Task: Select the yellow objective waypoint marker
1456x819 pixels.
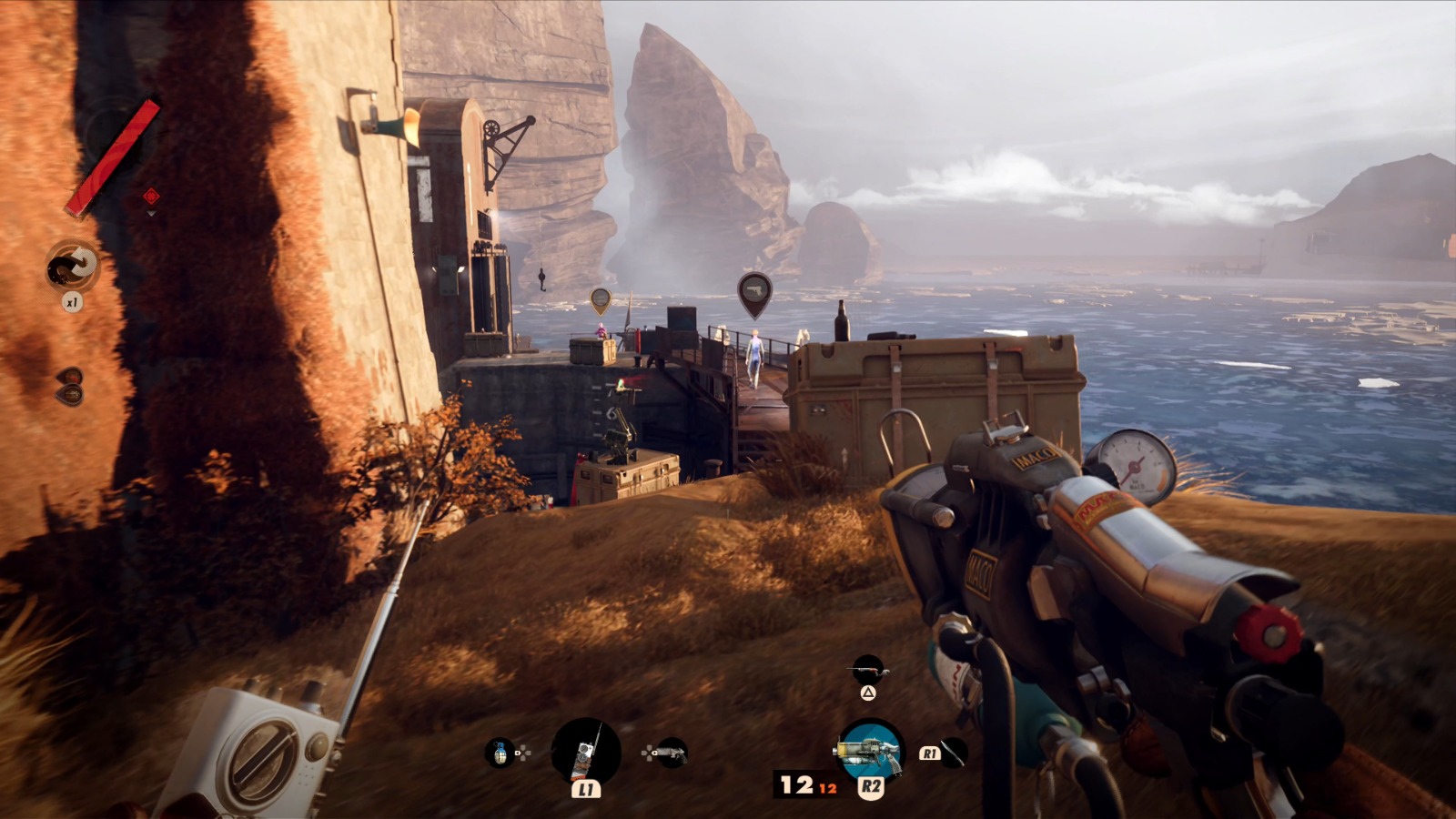Action: coord(600,298)
